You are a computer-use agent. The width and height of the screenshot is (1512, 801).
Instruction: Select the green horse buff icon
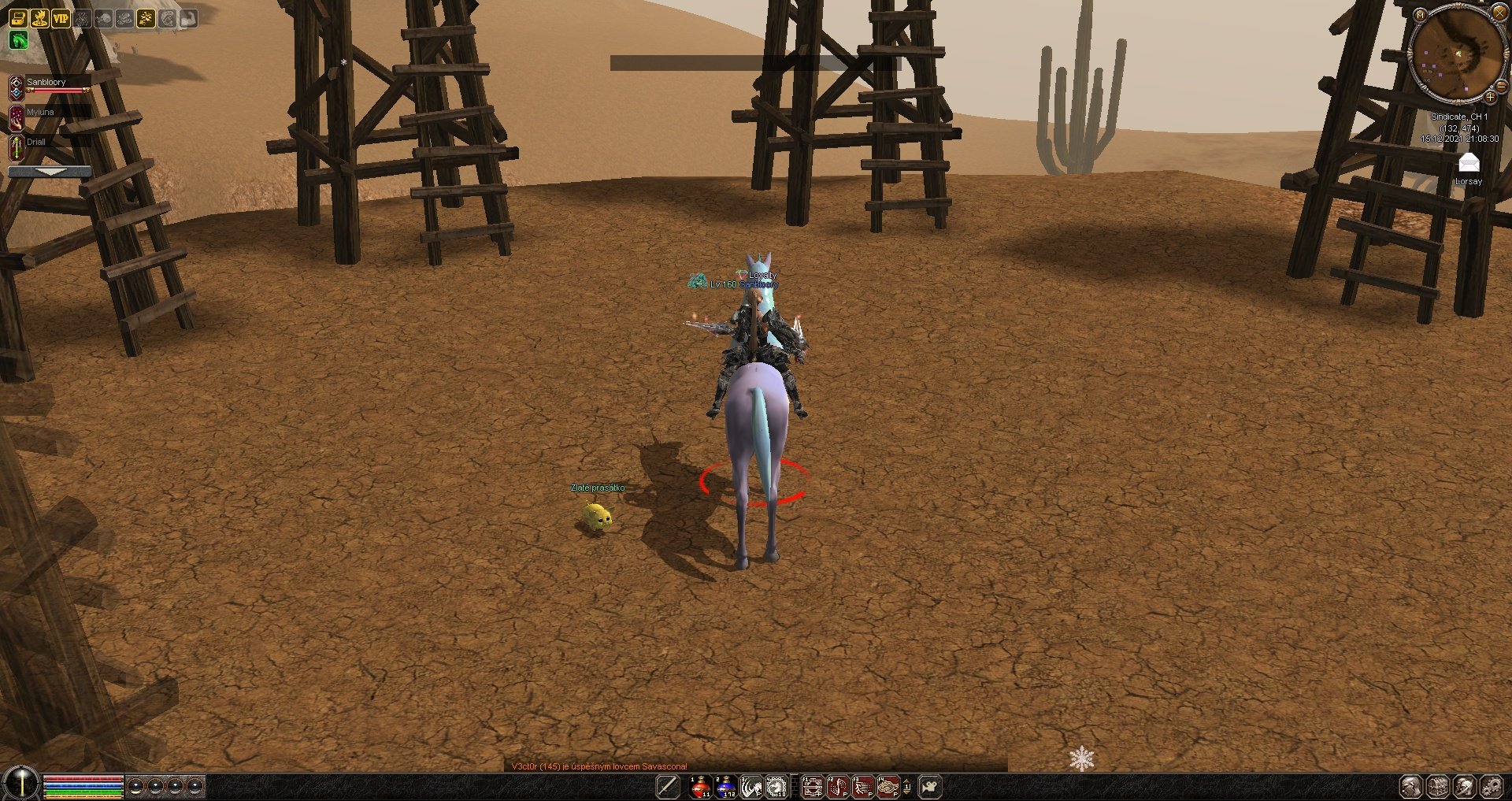pyautogui.click(x=18, y=40)
